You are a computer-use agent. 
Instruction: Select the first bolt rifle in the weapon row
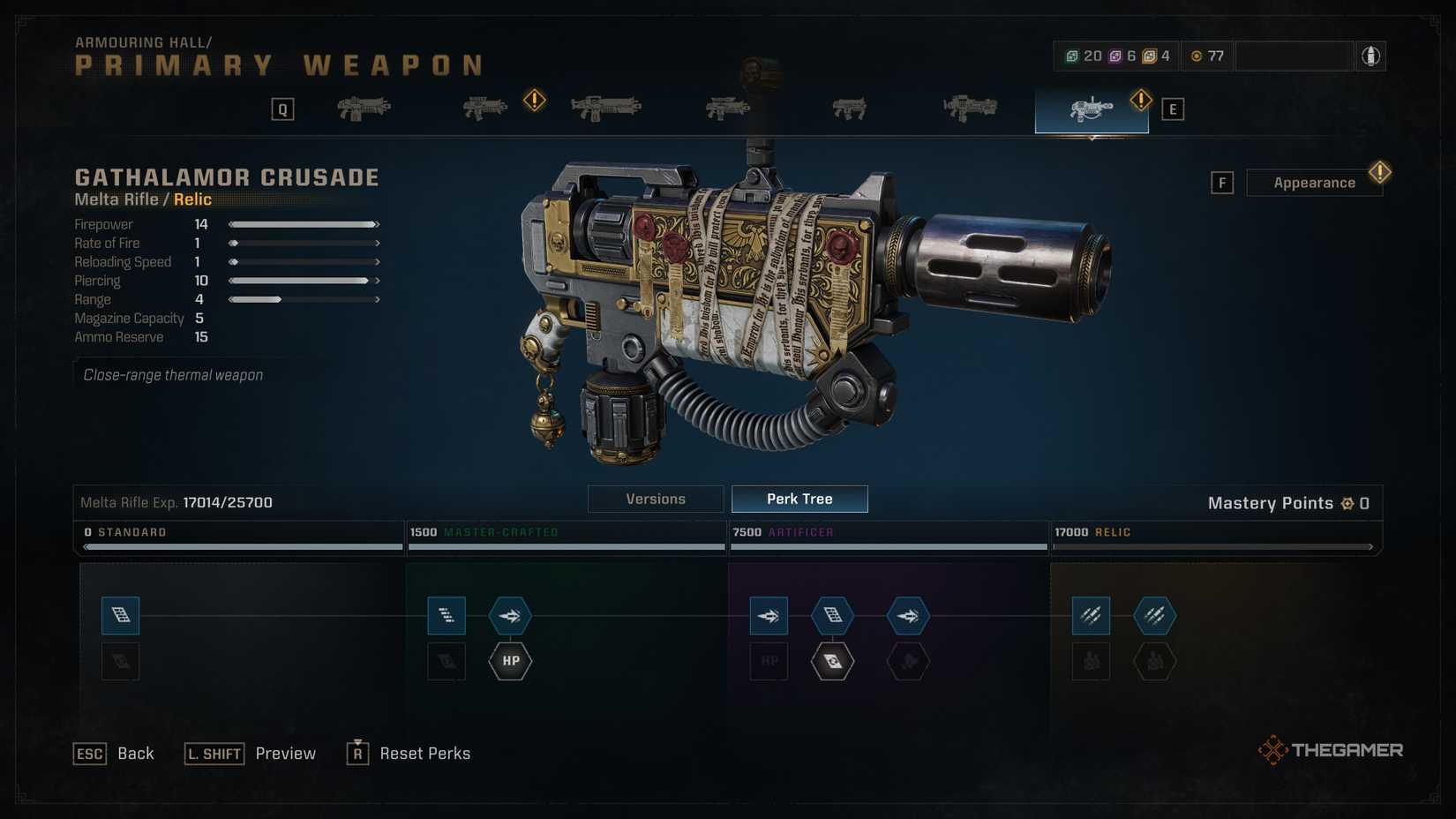[x=364, y=106]
